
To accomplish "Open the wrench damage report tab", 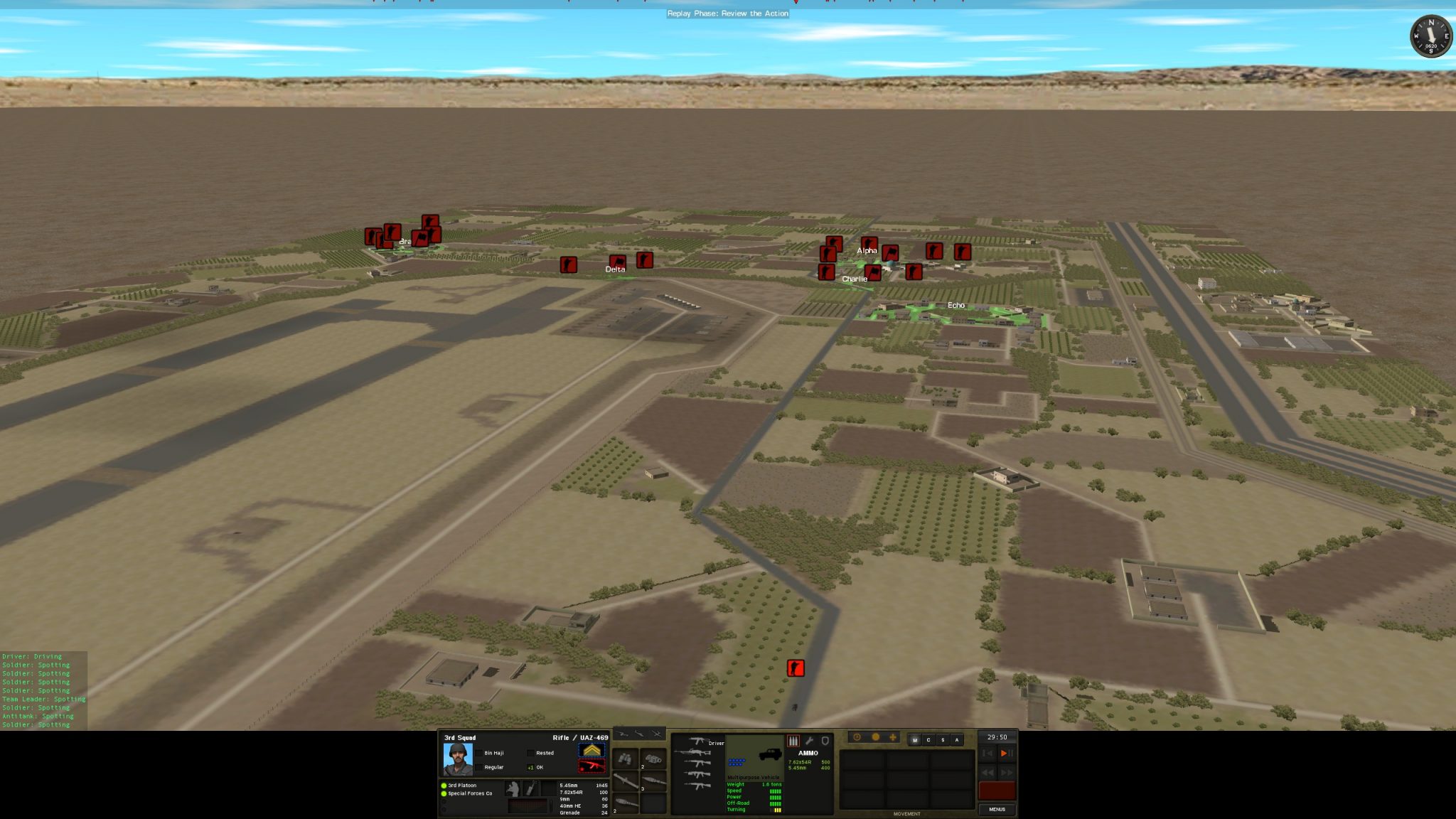I will (x=809, y=741).
